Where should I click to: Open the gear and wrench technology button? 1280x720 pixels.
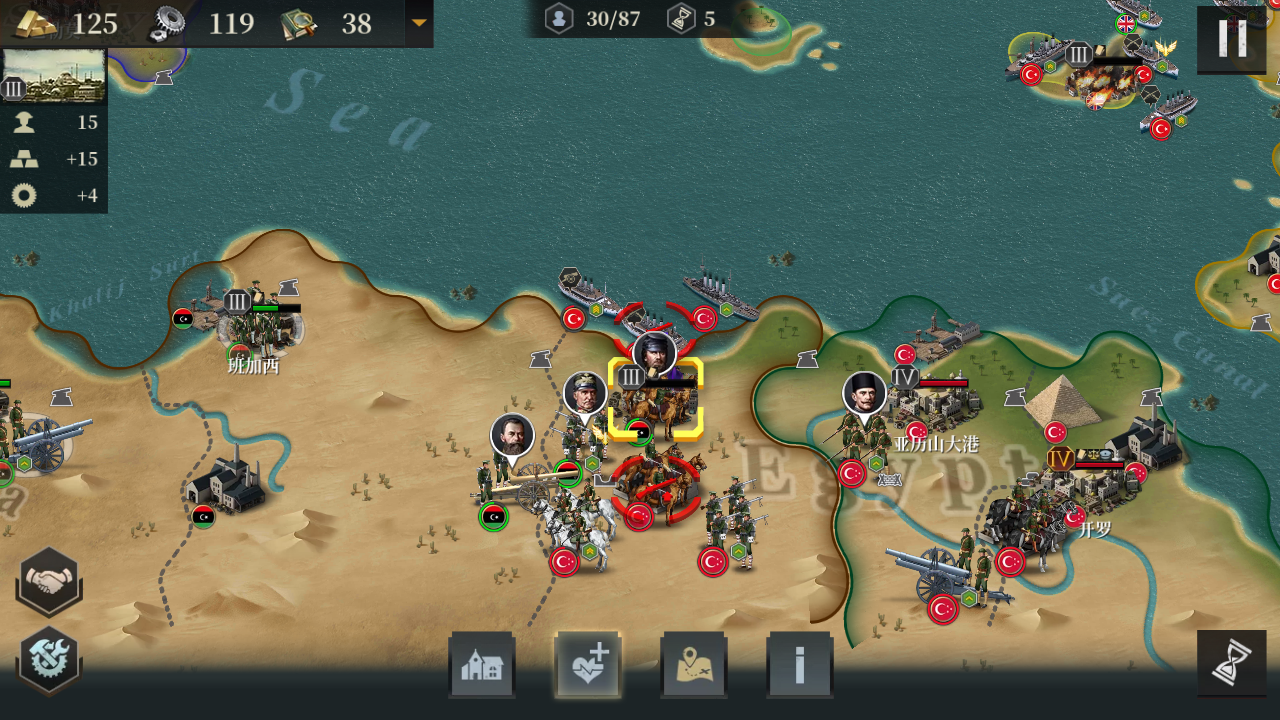[x=48, y=660]
